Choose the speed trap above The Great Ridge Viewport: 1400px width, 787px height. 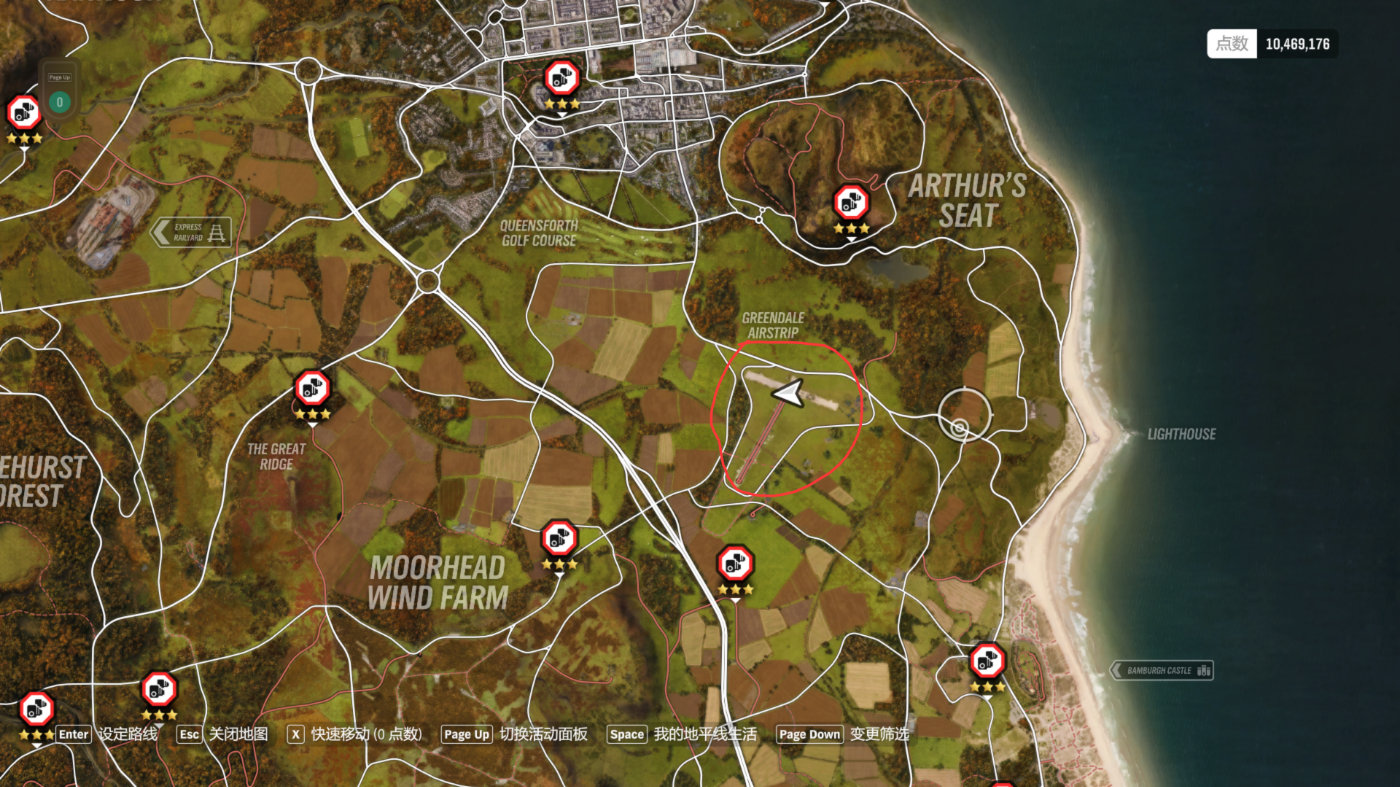[312, 388]
